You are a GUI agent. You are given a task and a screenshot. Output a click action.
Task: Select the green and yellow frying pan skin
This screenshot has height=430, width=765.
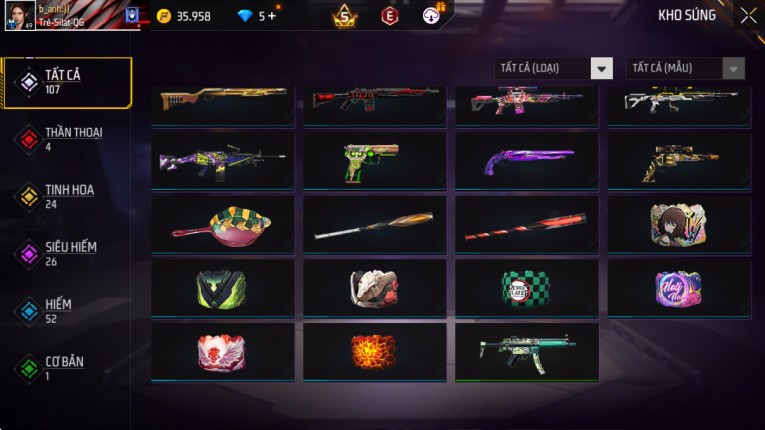click(222, 223)
